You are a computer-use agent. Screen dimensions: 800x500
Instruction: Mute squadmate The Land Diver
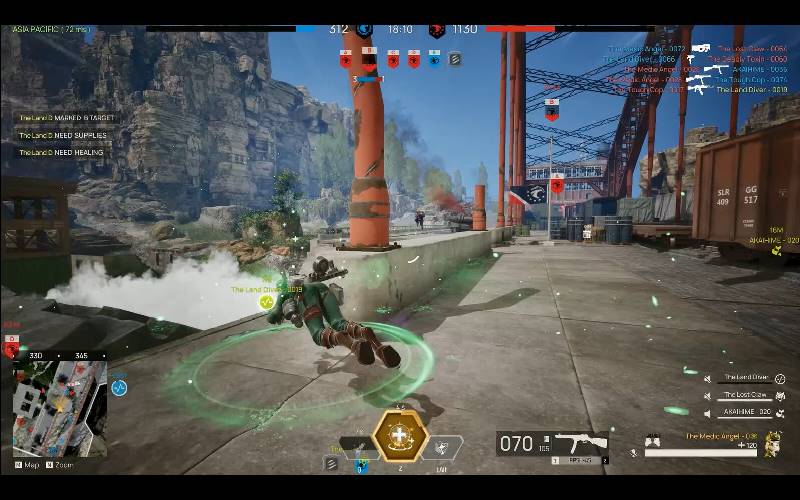click(707, 378)
